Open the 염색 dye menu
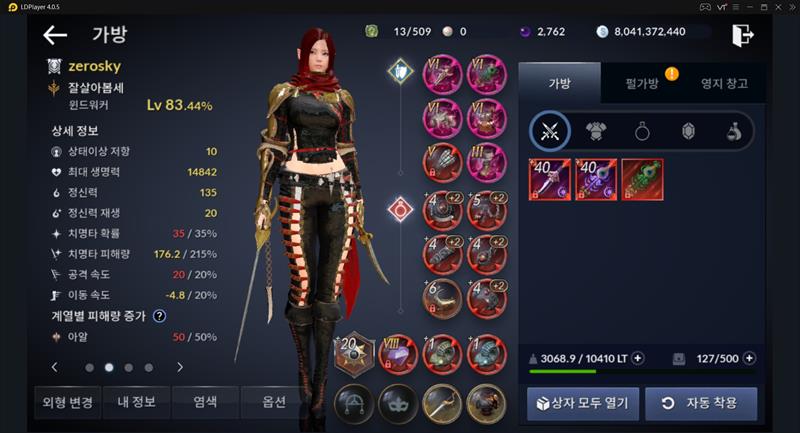 tap(205, 403)
